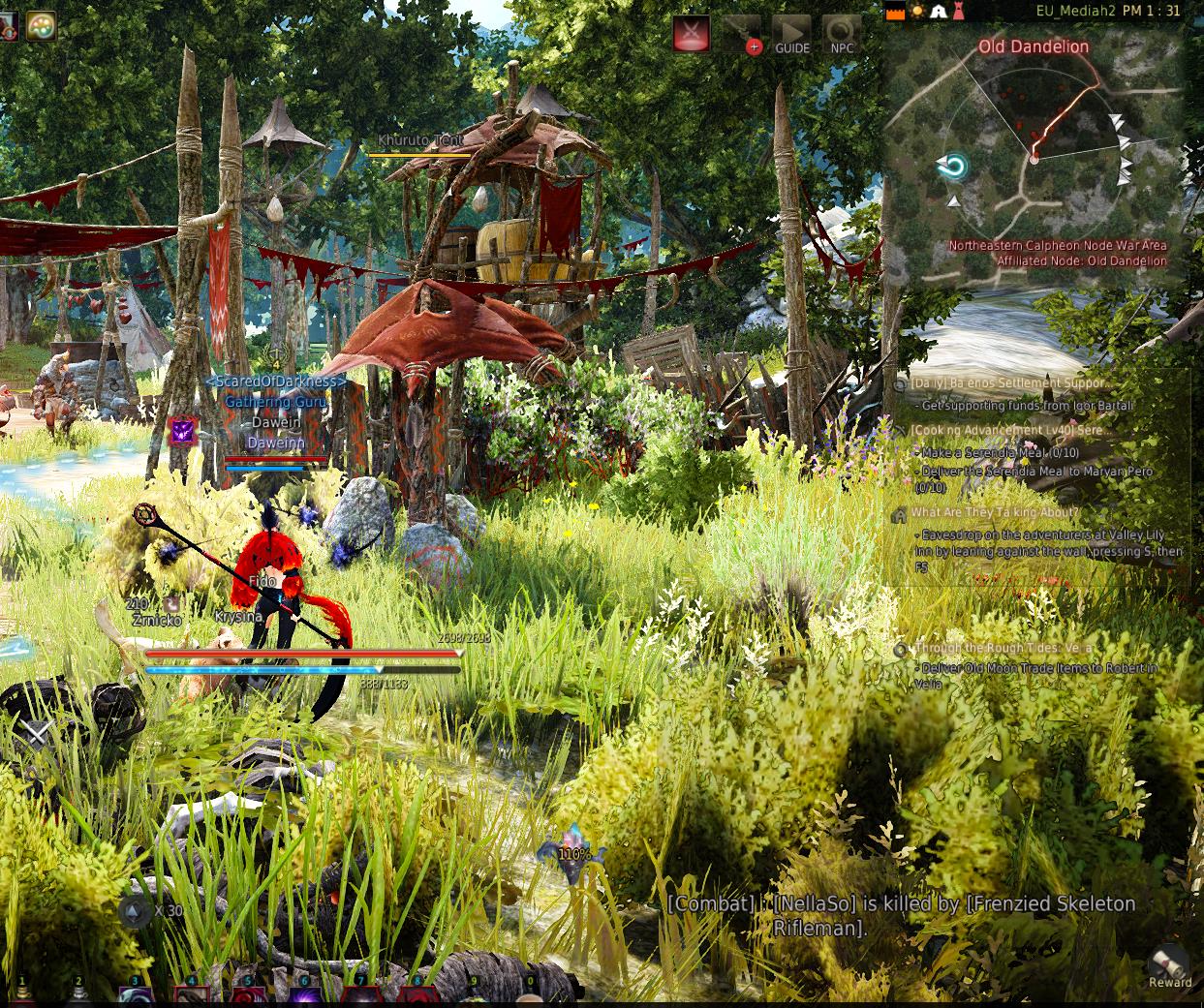The height and width of the screenshot is (1008, 1204).
Task: Select the Cooking Advancement Lv40 quest entry
Action: click(x=1007, y=430)
